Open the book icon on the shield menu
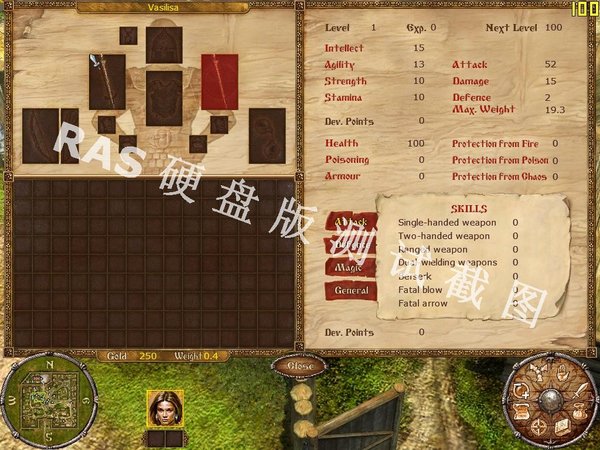 point(562,427)
